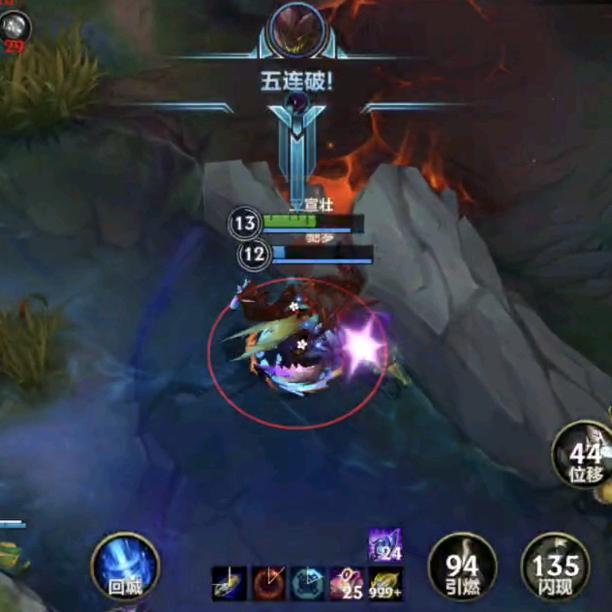Image resolution: width=612 pixels, height=612 pixels.
Task: Open the pink item slot showing 25
Action: pos(346,583)
